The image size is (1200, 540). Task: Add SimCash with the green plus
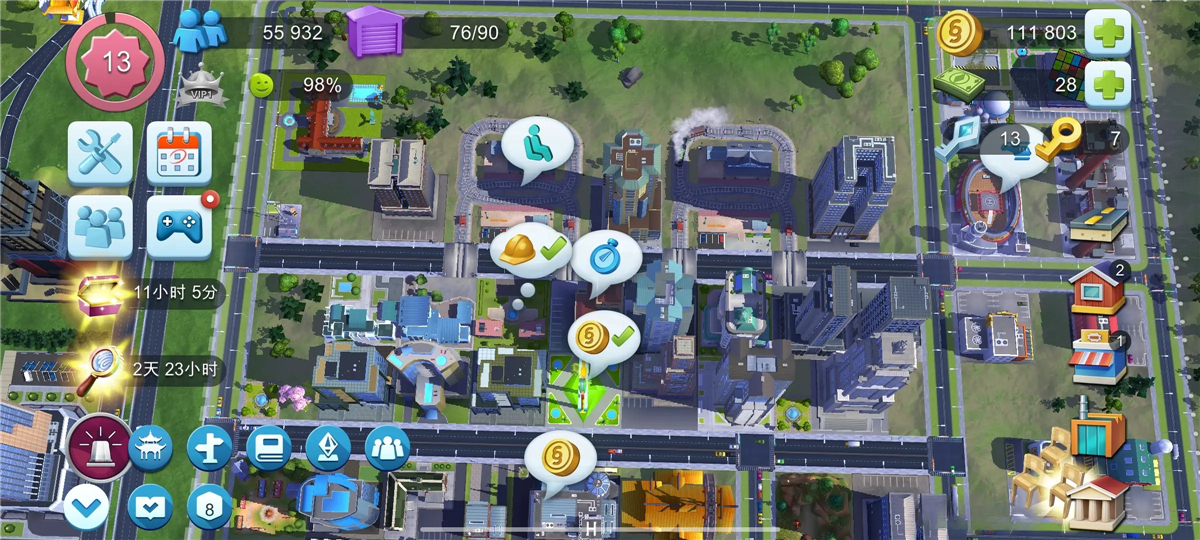pos(1106,84)
